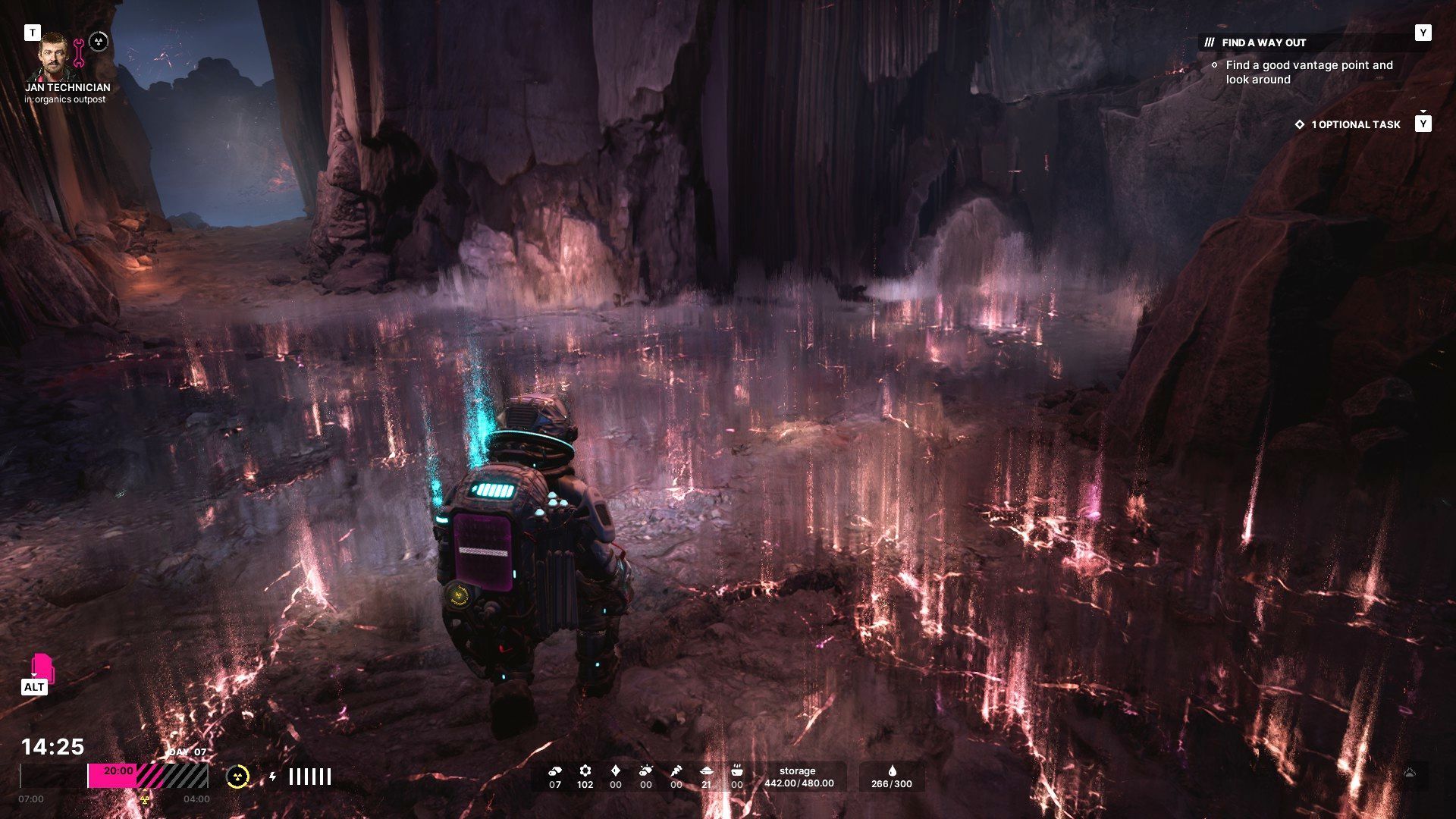Select the metals resource icon showing 102
The width and height of the screenshot is (1456, 819).
[585, 770]
